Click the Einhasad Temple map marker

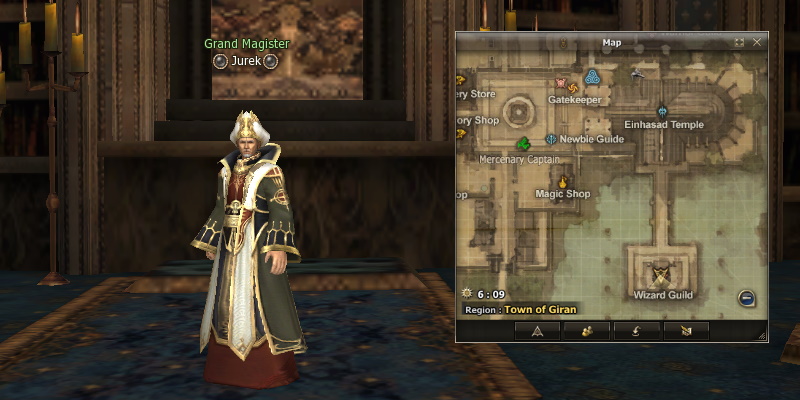(x=663, y=111)
